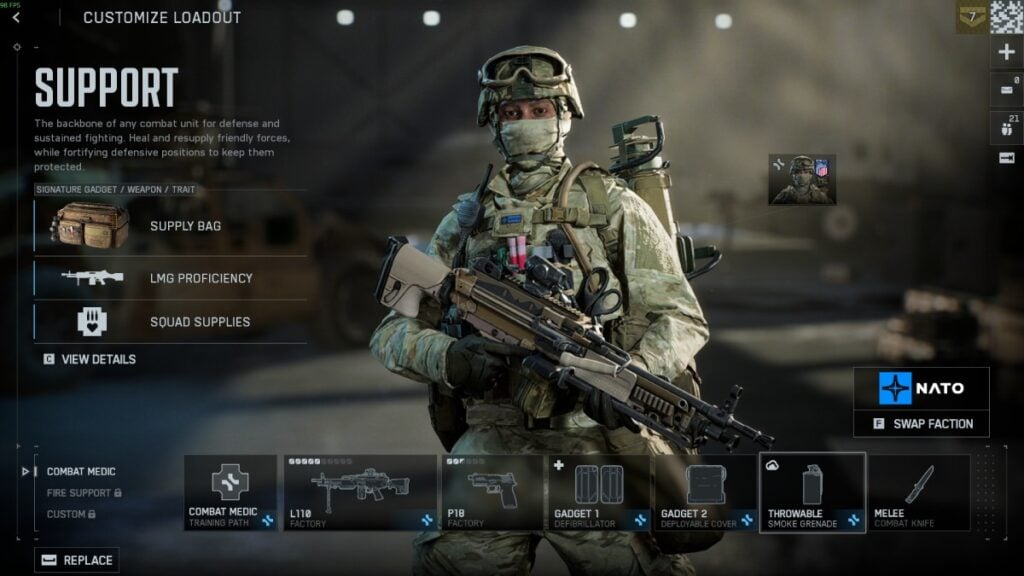This screenshot has width=1024, height=576.
Task: Open the Gadget 1 Defibrillator slot
Action: tap(599, 493)
